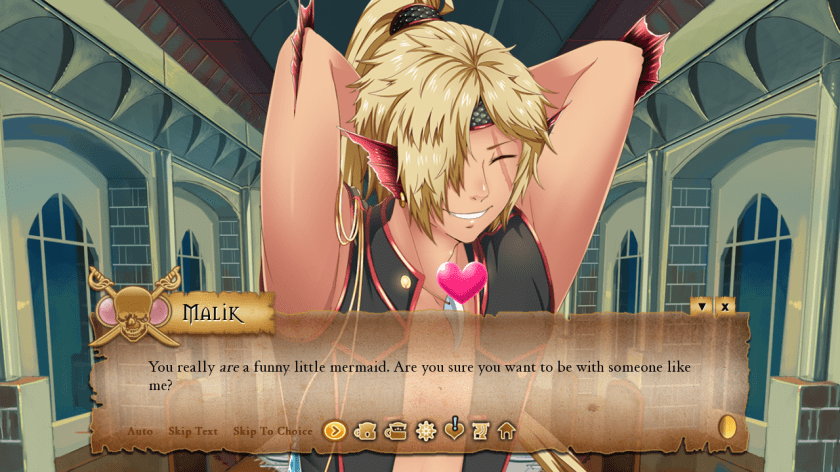The image size is (840, 472).
Task: Click the Skip Text button
Action: click(193, 431)
